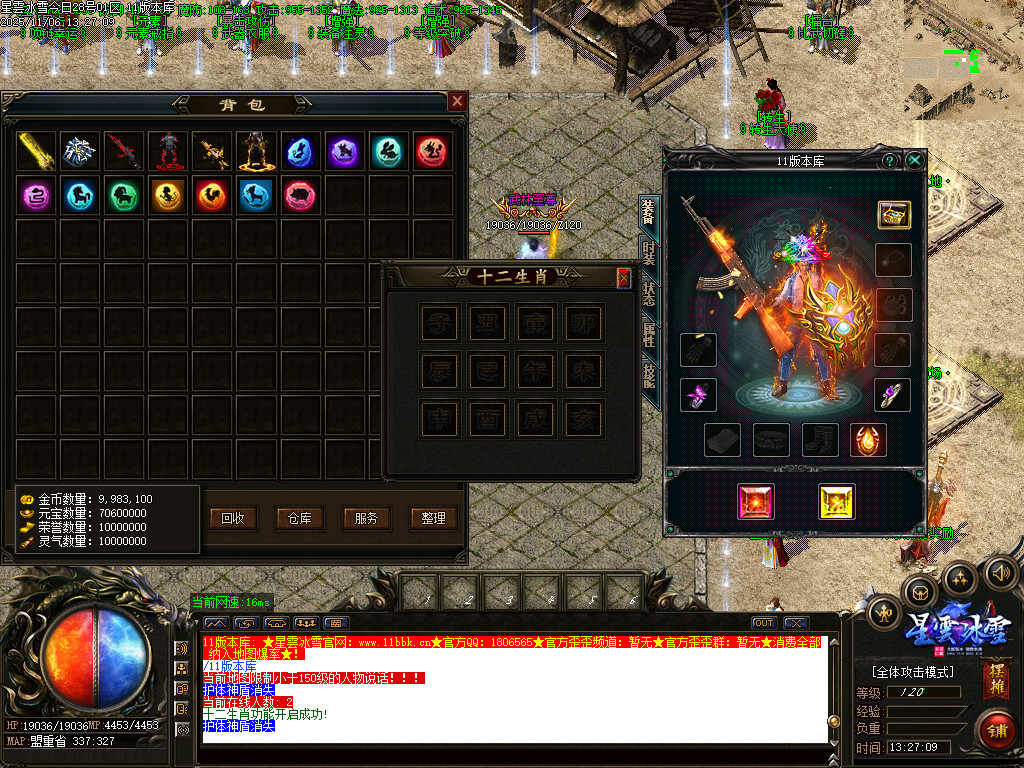Open the 仓库 warehouse
1024x768 pixels.
(300, 518)
